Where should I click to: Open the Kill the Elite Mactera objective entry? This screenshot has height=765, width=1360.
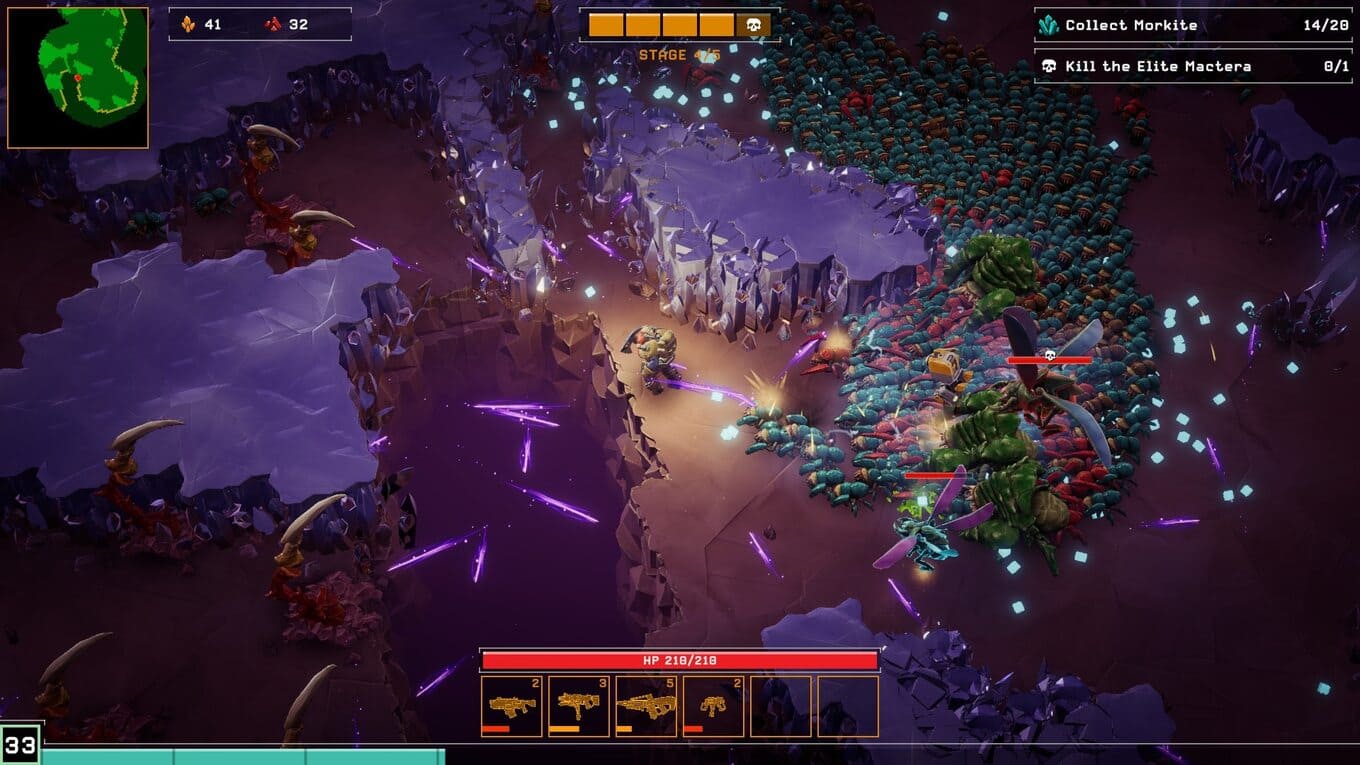coord(1160,66)
